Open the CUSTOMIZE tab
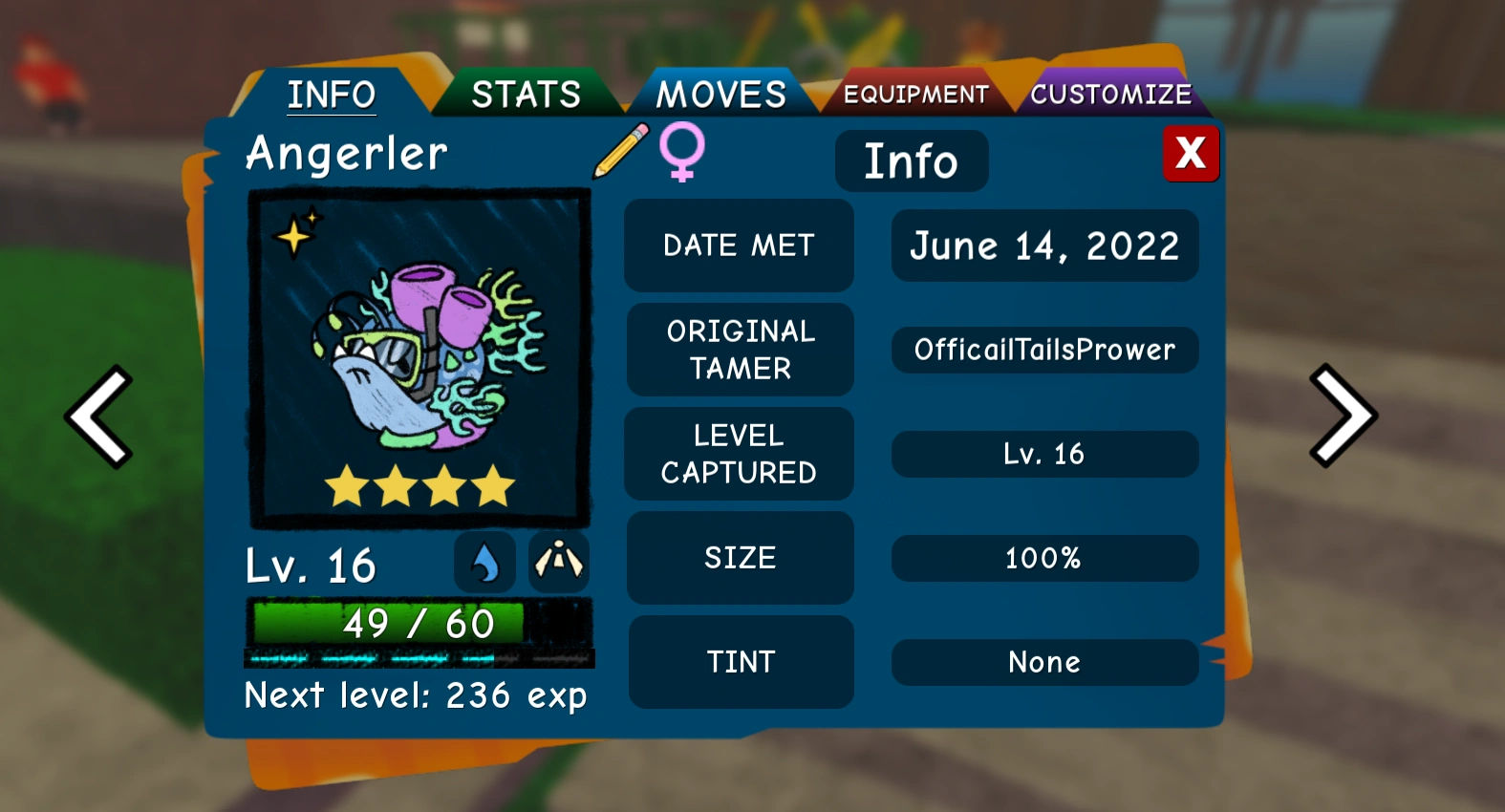This screenshot has height=812, width=1505. tap(1111, 94)
